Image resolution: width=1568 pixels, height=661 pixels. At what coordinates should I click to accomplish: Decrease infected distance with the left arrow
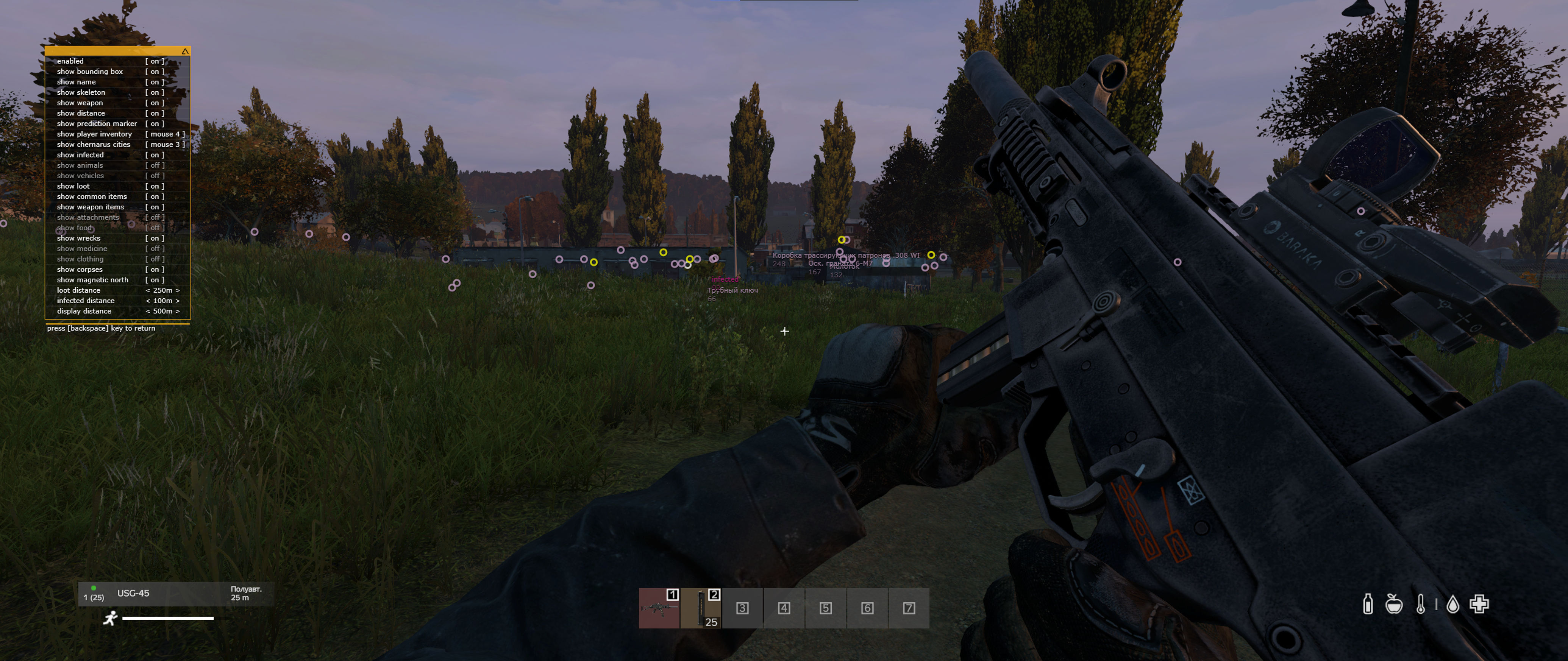pos(148,301)
